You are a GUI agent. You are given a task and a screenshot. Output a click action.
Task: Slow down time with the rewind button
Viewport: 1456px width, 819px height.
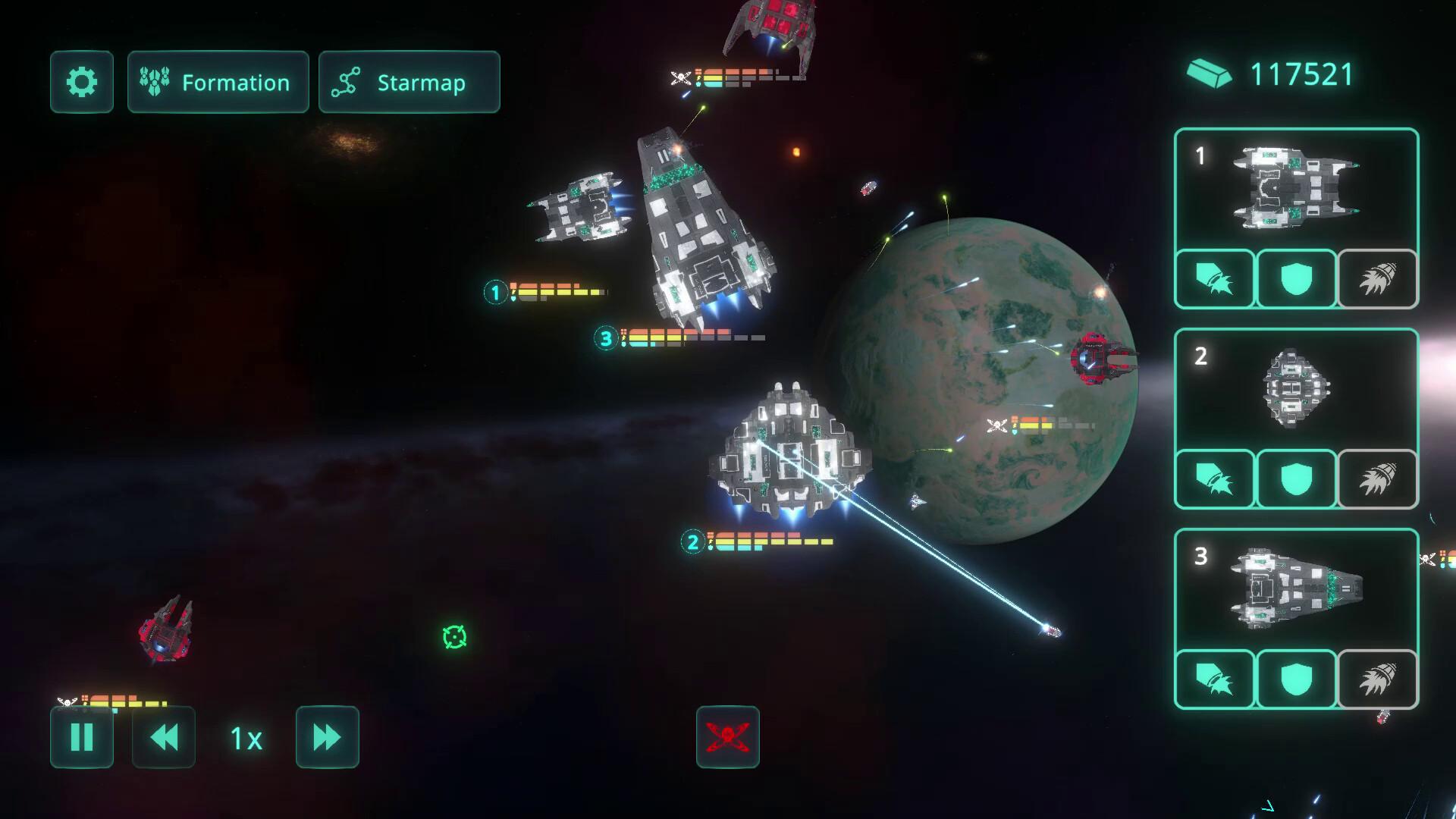(163, 739)
